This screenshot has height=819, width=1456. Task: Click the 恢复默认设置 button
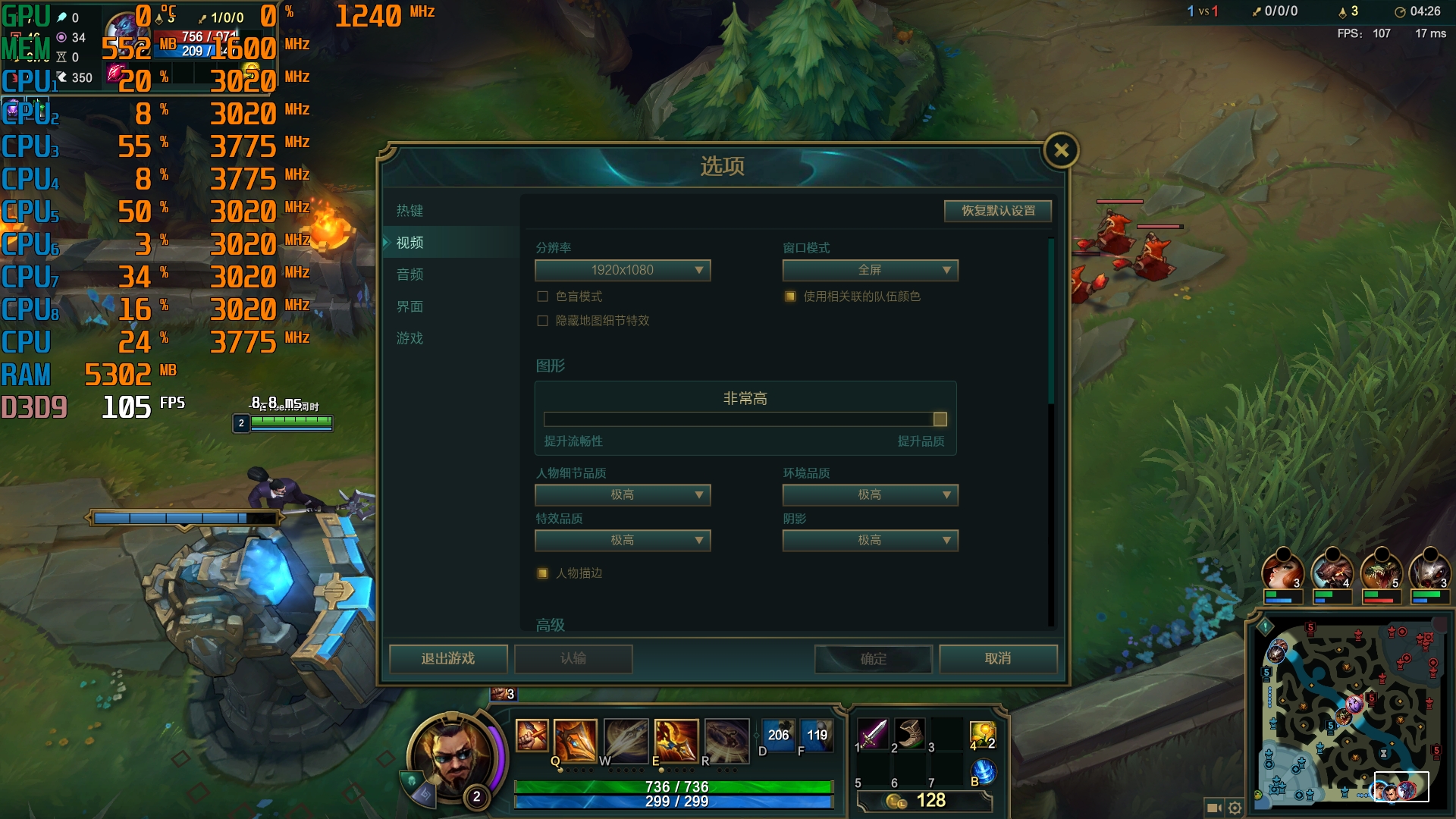pos(996,211)
